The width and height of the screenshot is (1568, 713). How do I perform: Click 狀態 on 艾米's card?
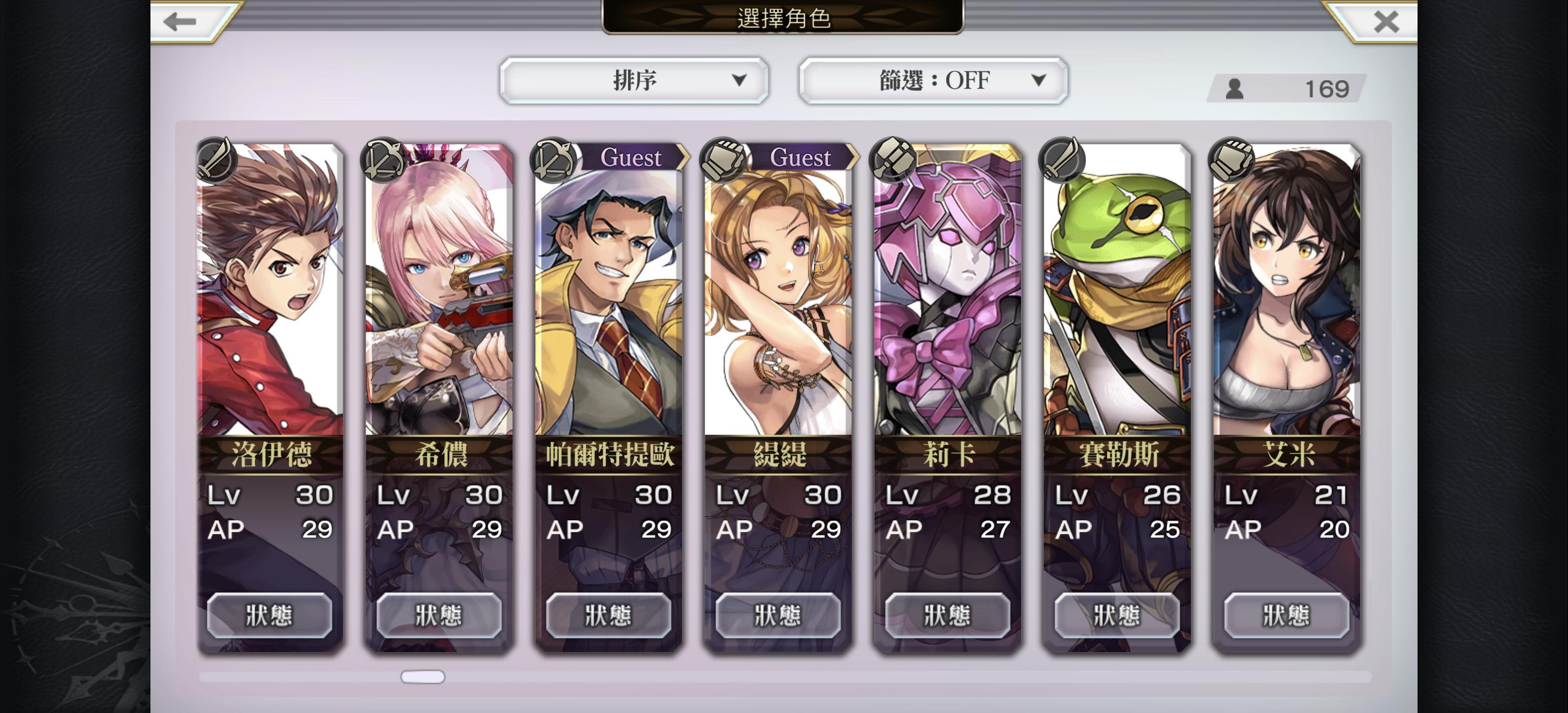tap(1285, 615)
